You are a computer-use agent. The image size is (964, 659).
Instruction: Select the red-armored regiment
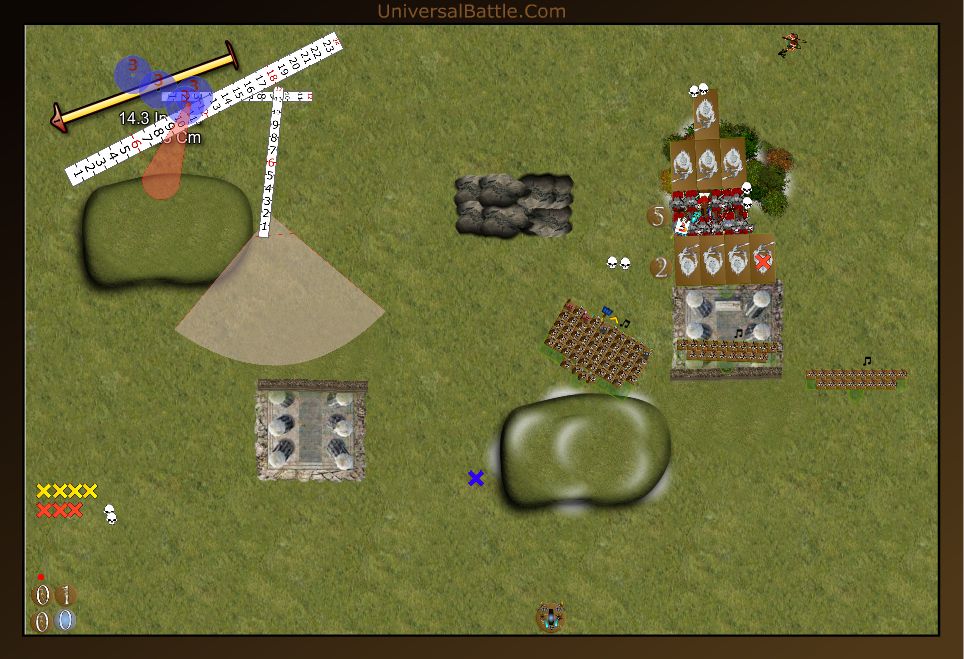[x=710, y=210]
